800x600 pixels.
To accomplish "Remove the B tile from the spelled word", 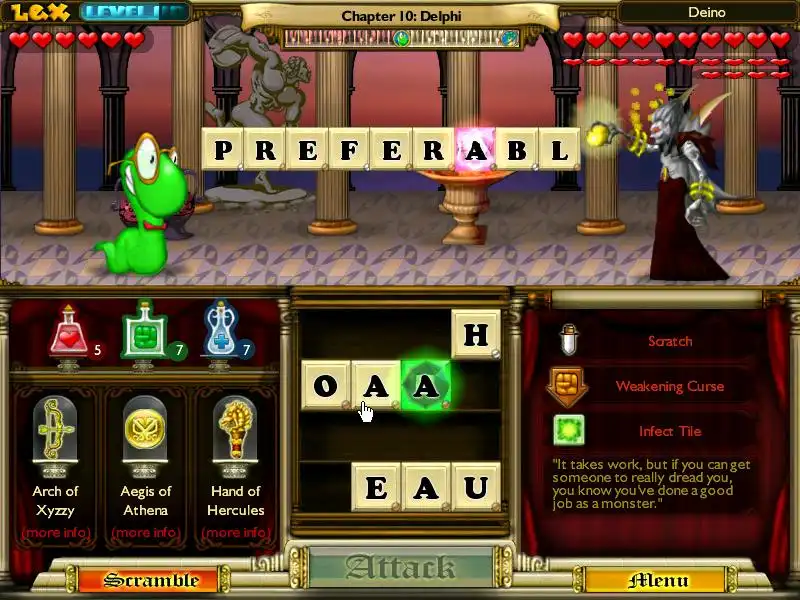I will tap(517, 152).
